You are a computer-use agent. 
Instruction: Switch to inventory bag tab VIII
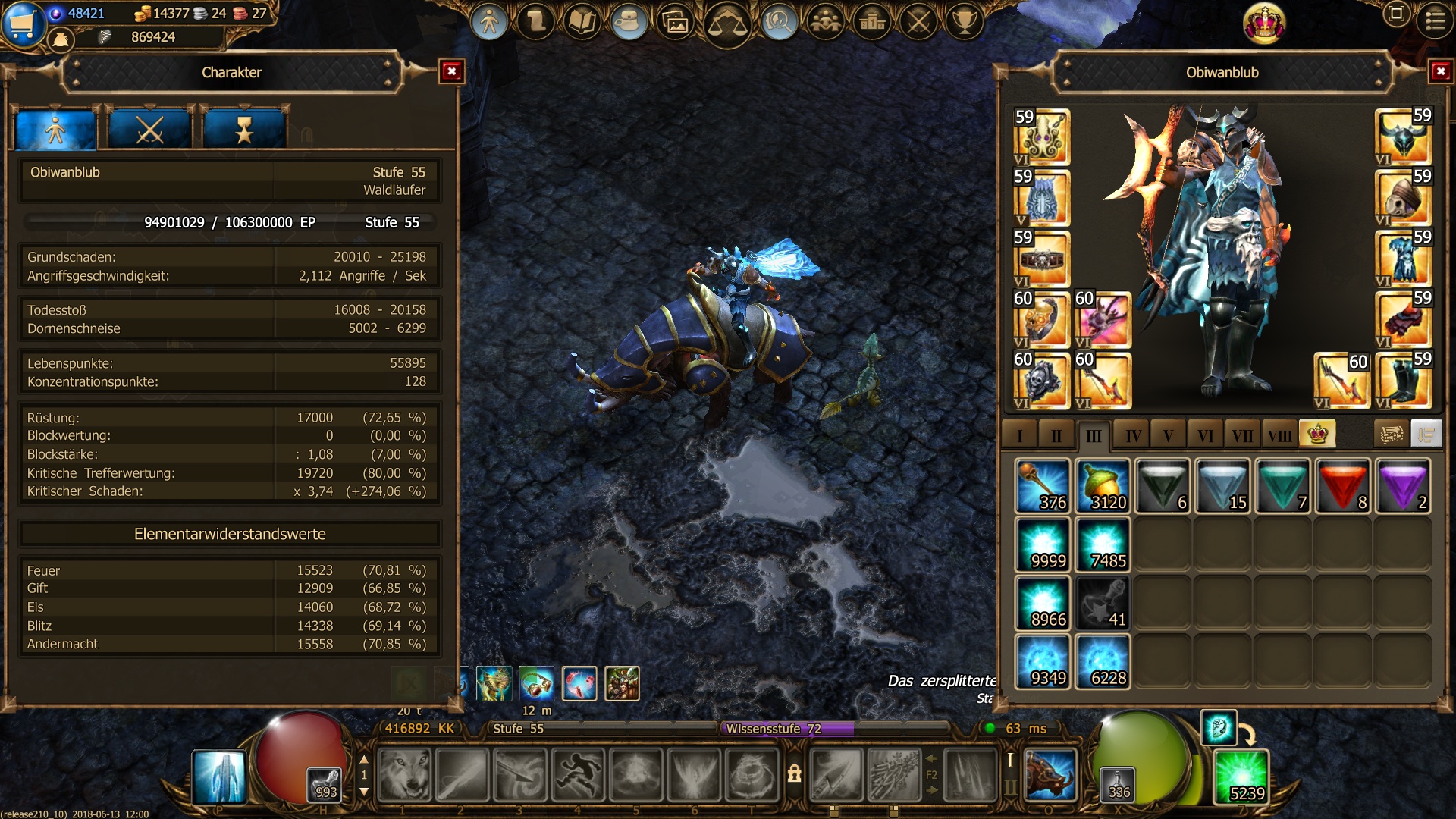point(1279,435)
